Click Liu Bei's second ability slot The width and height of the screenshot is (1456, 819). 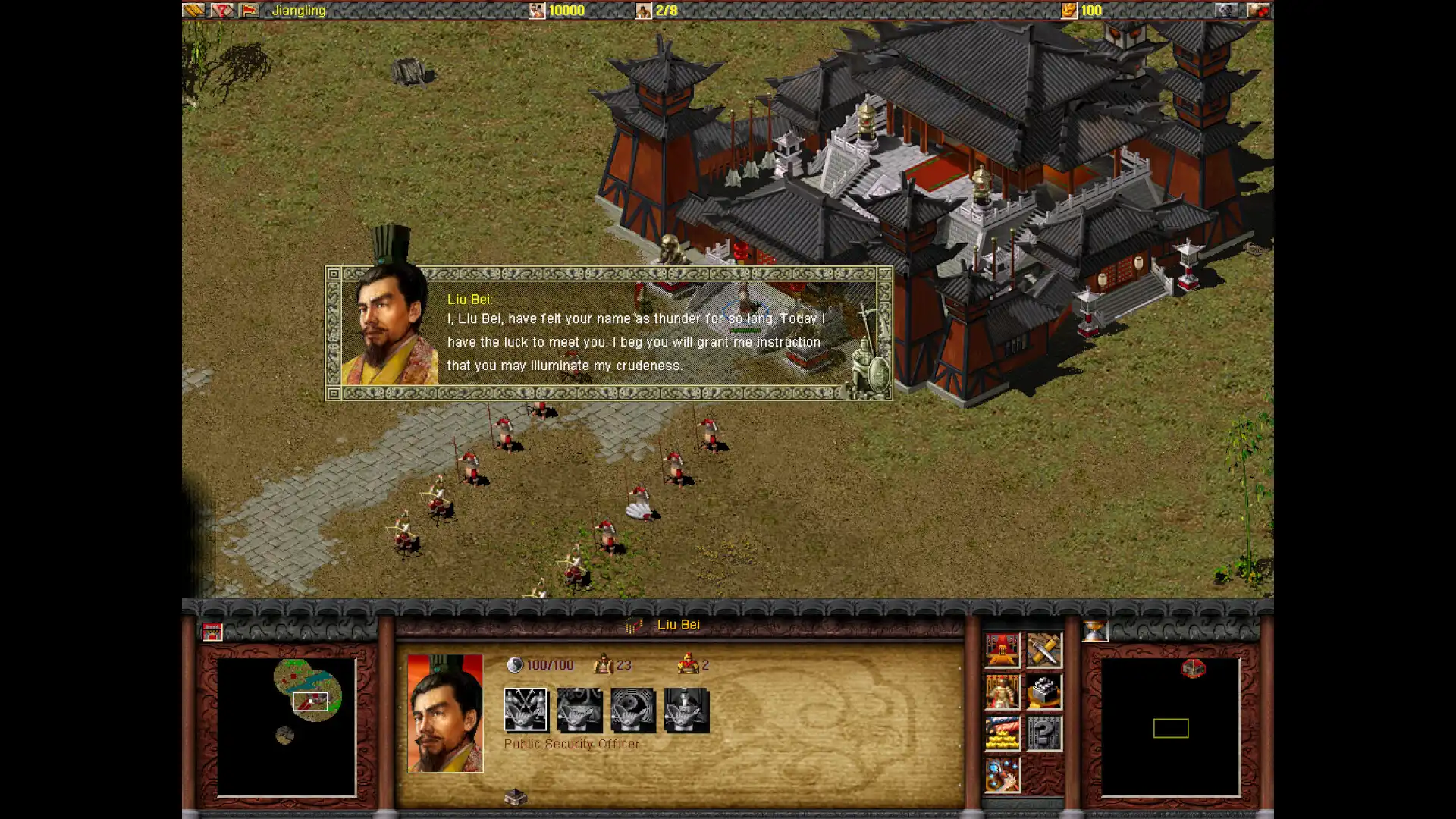(x=579, y=710)
